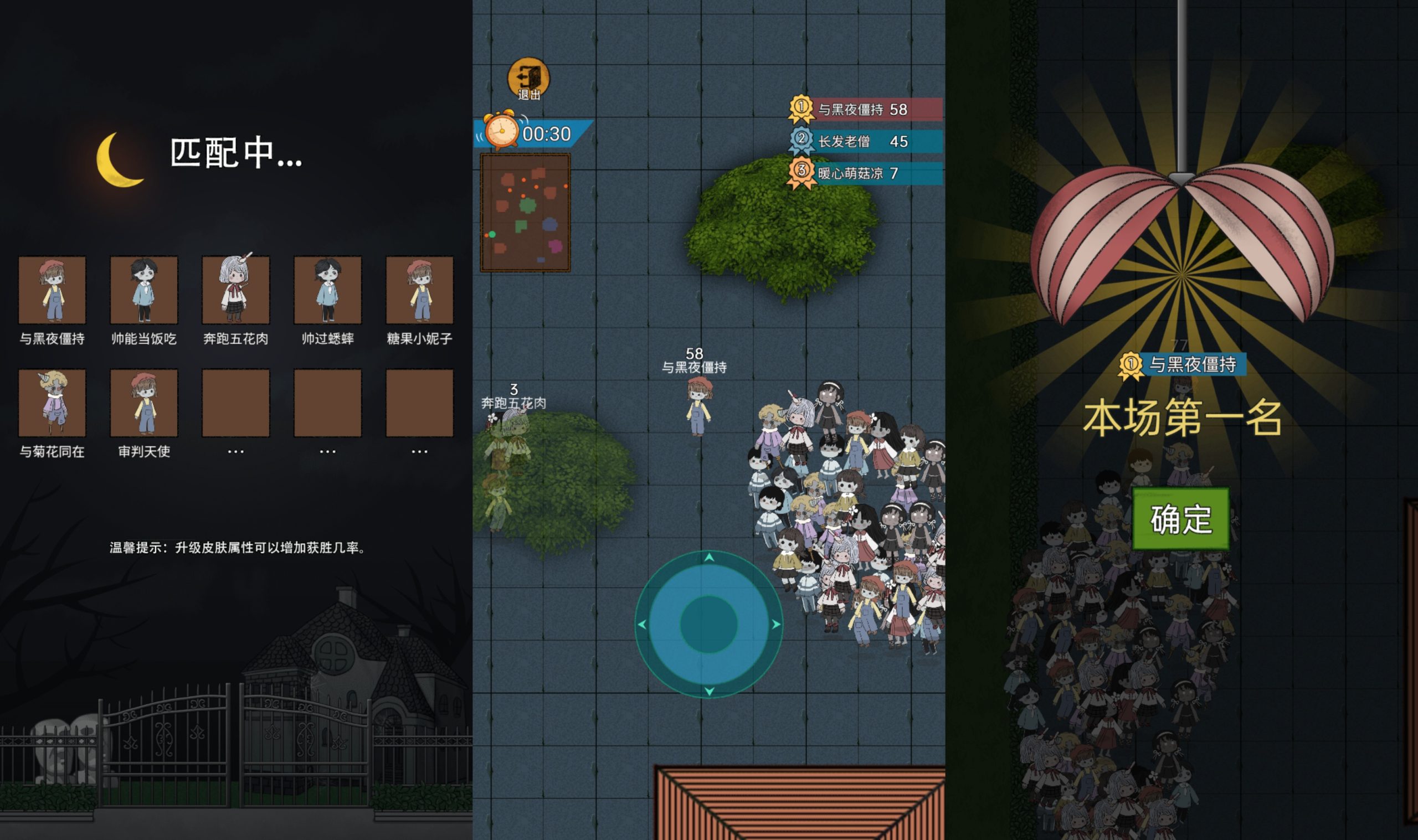Click the third-place 暖心萌菇凉 ranking row

(866, 173)
